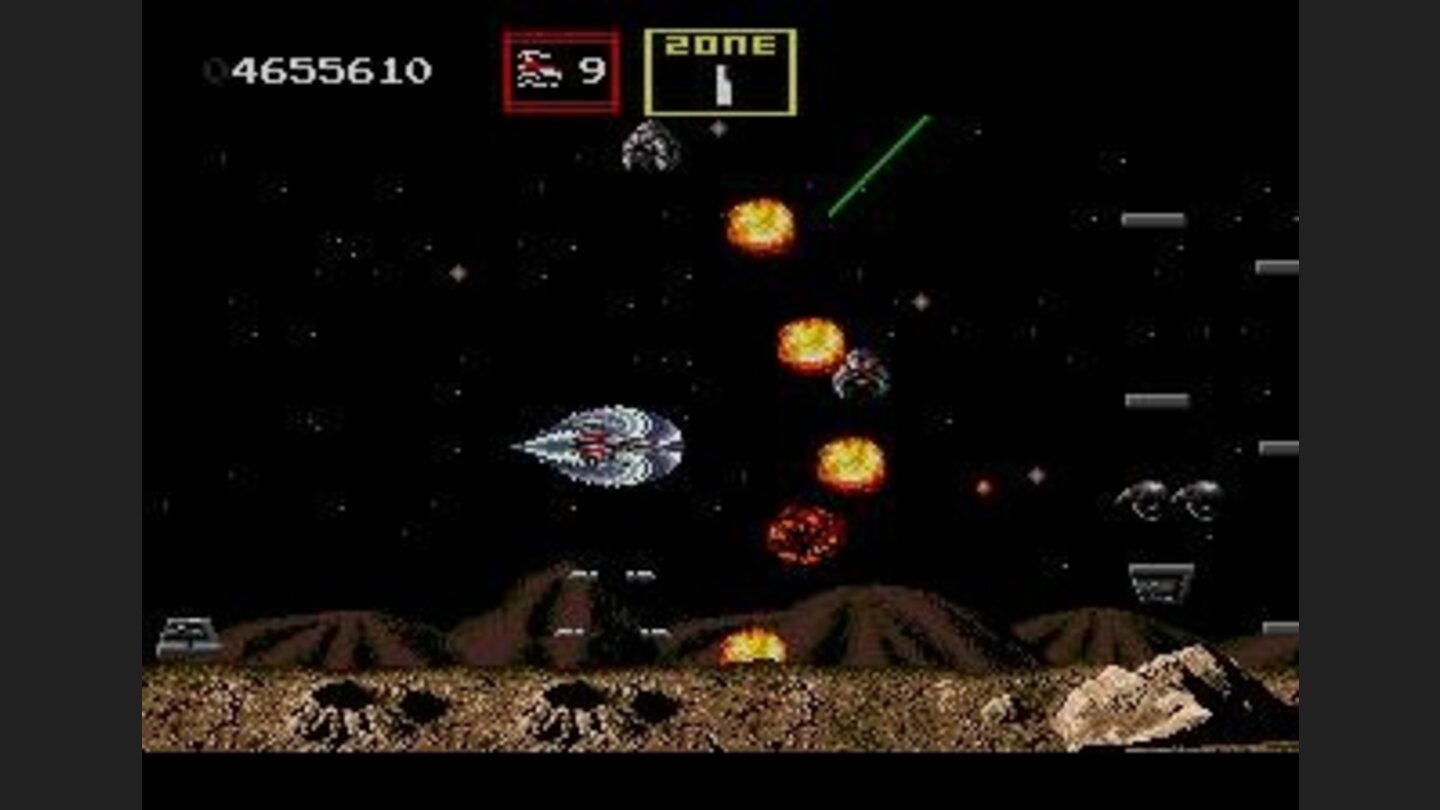Click the topmost explosion fireball
The width and height of the screenshot is (1440, 810).
[x=760, y=225]
